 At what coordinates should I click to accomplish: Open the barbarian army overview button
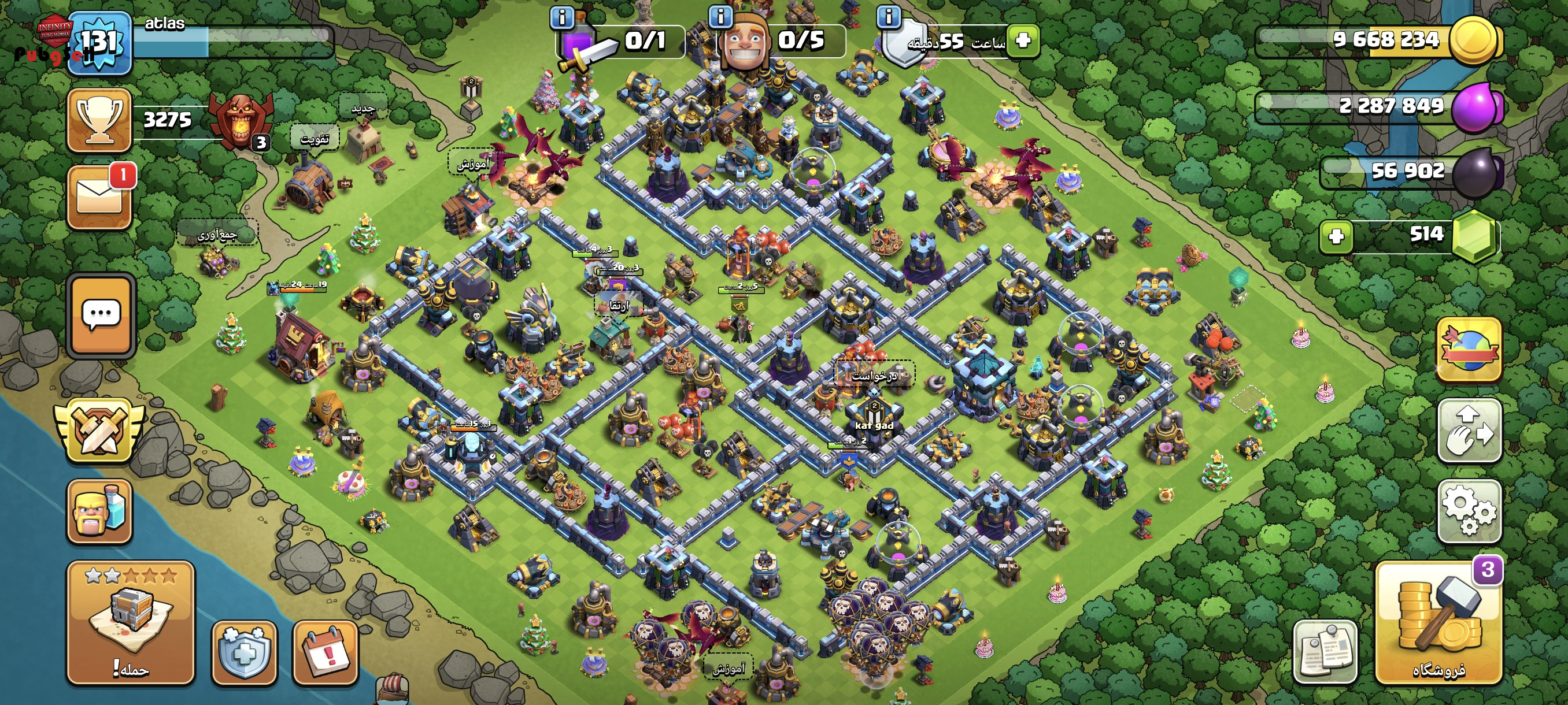[x=99, y=511]
